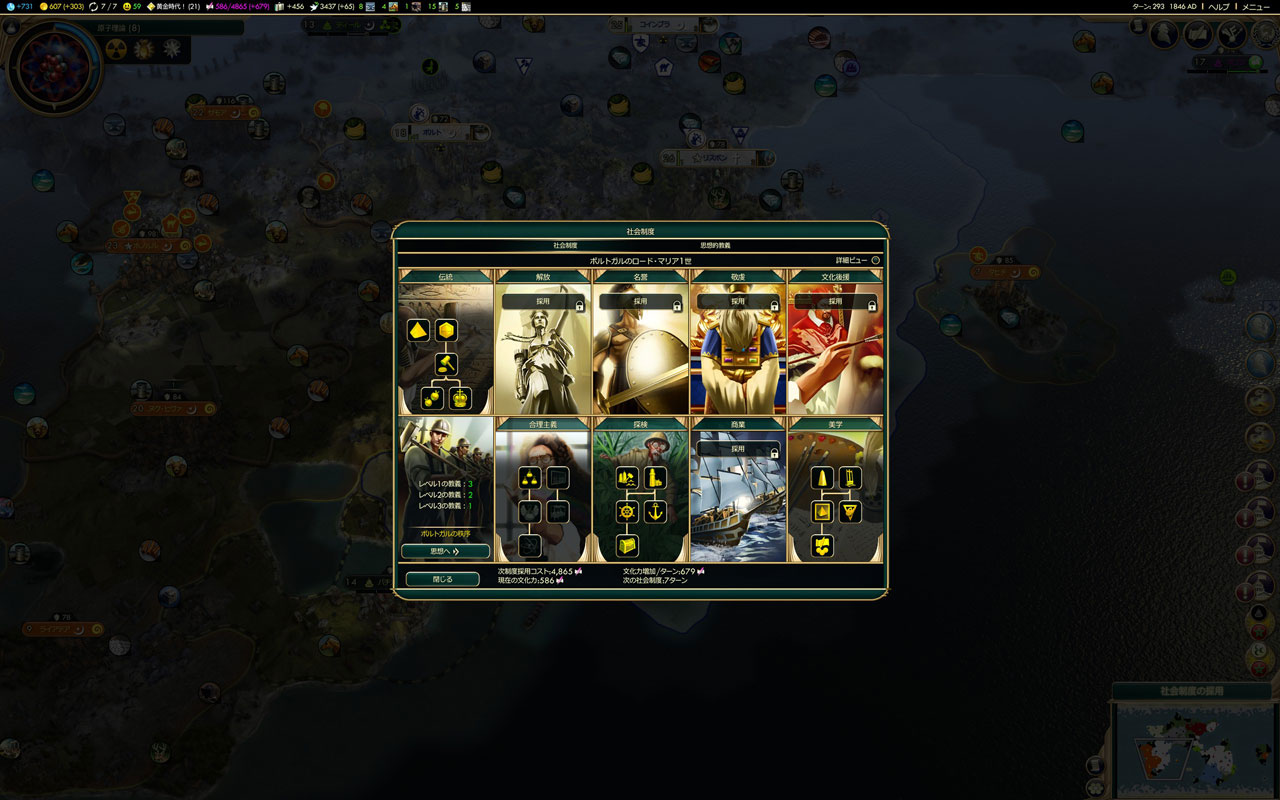Adopt the 名誉 (Honor) policy tree

click(x=640, y=301)
